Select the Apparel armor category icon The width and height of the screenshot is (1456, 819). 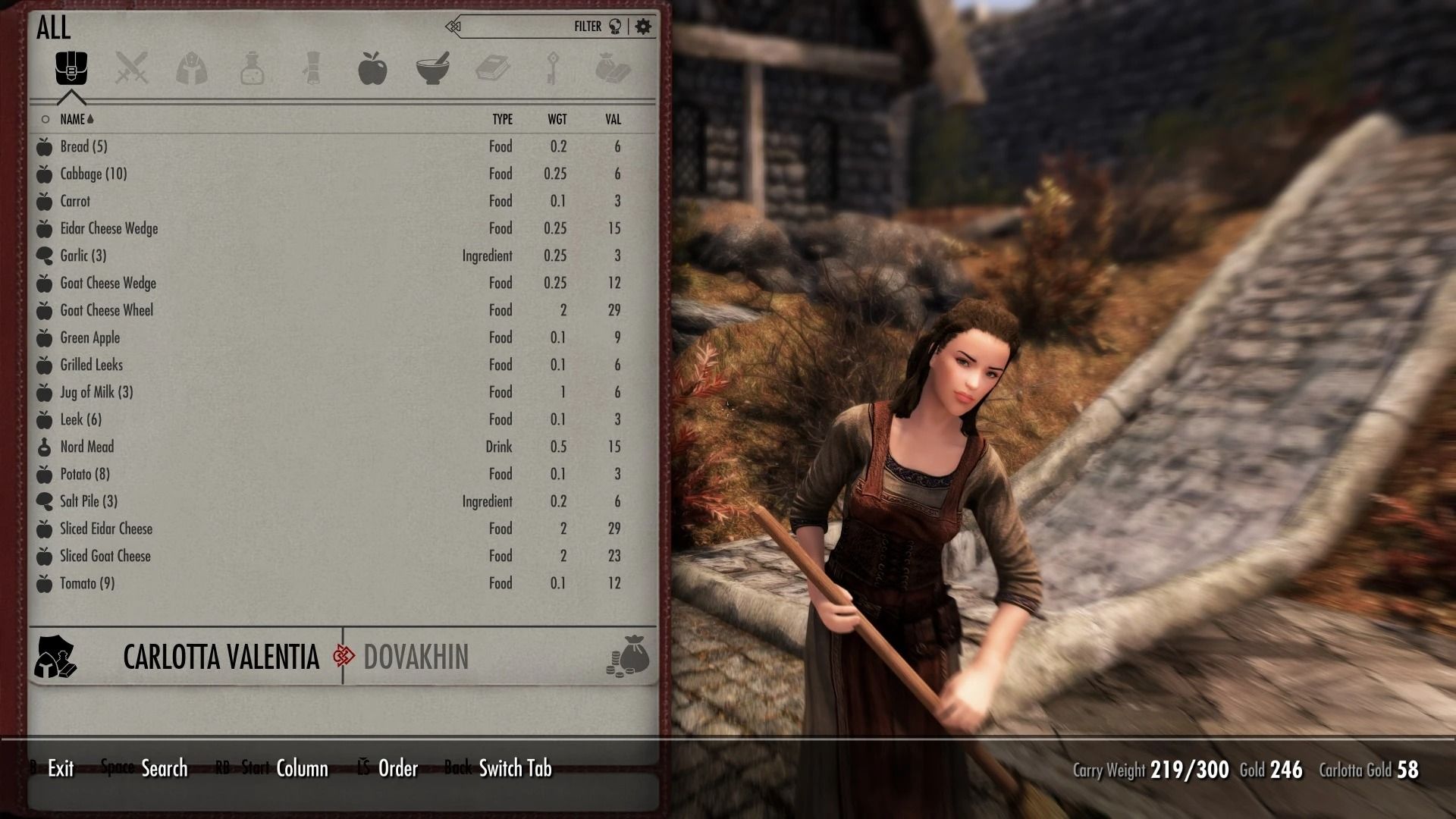click(x=192, y=69)
